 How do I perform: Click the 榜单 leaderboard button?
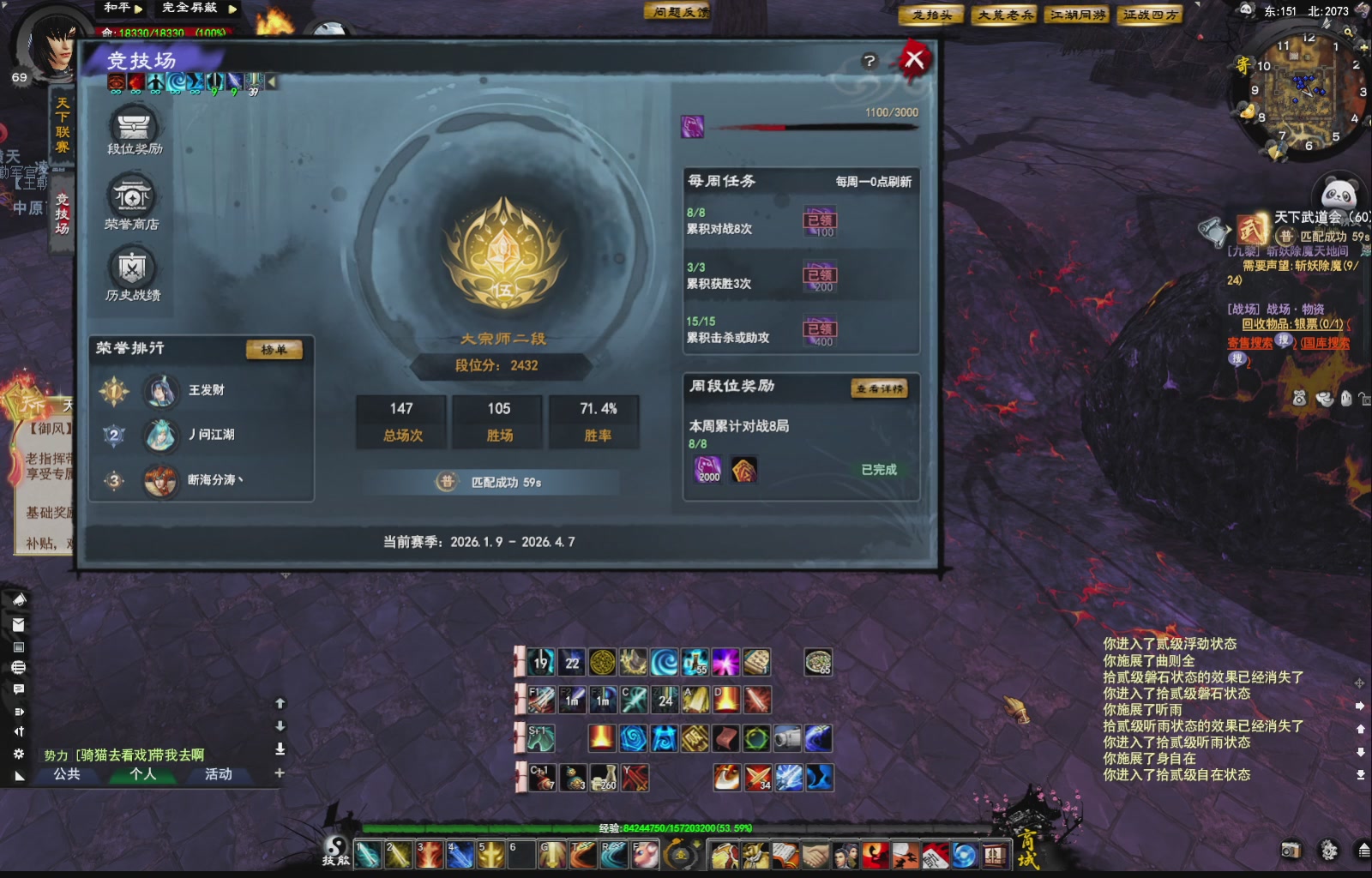(x=274, y=350)
